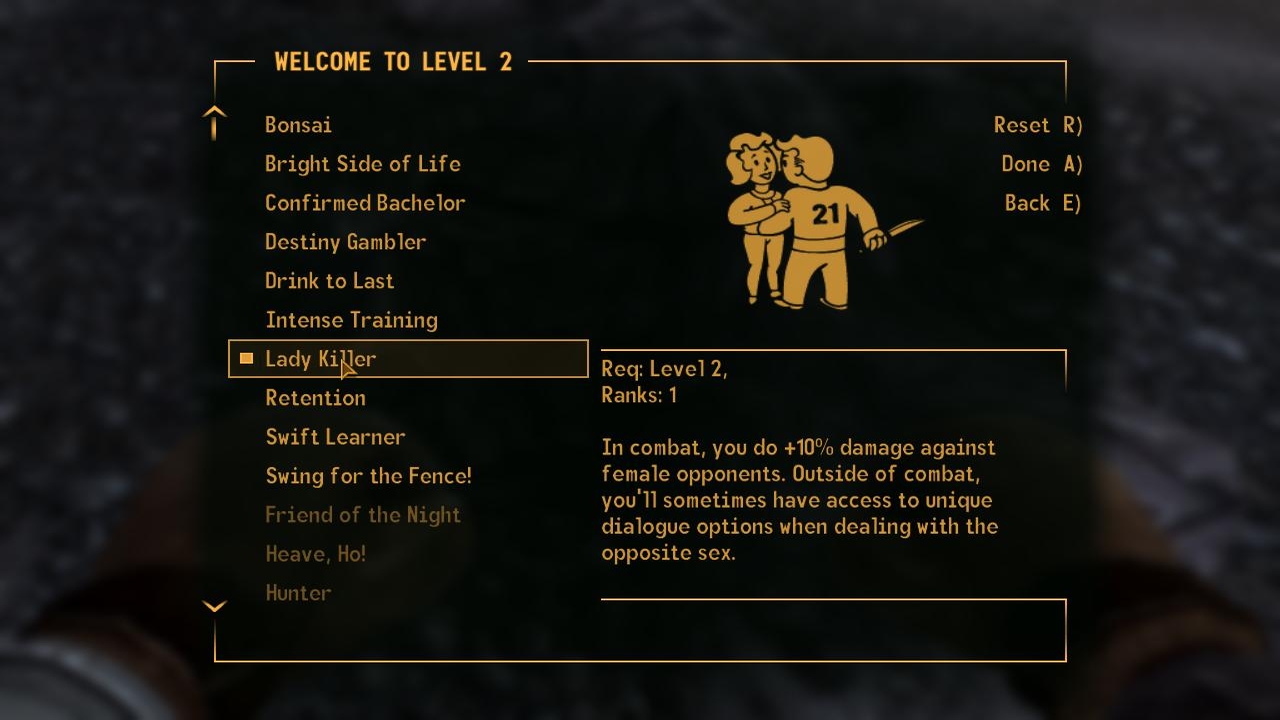Select the Bright Side of Life perk
The width and height of the screenshot is (1280, 720).
(363, 163)
